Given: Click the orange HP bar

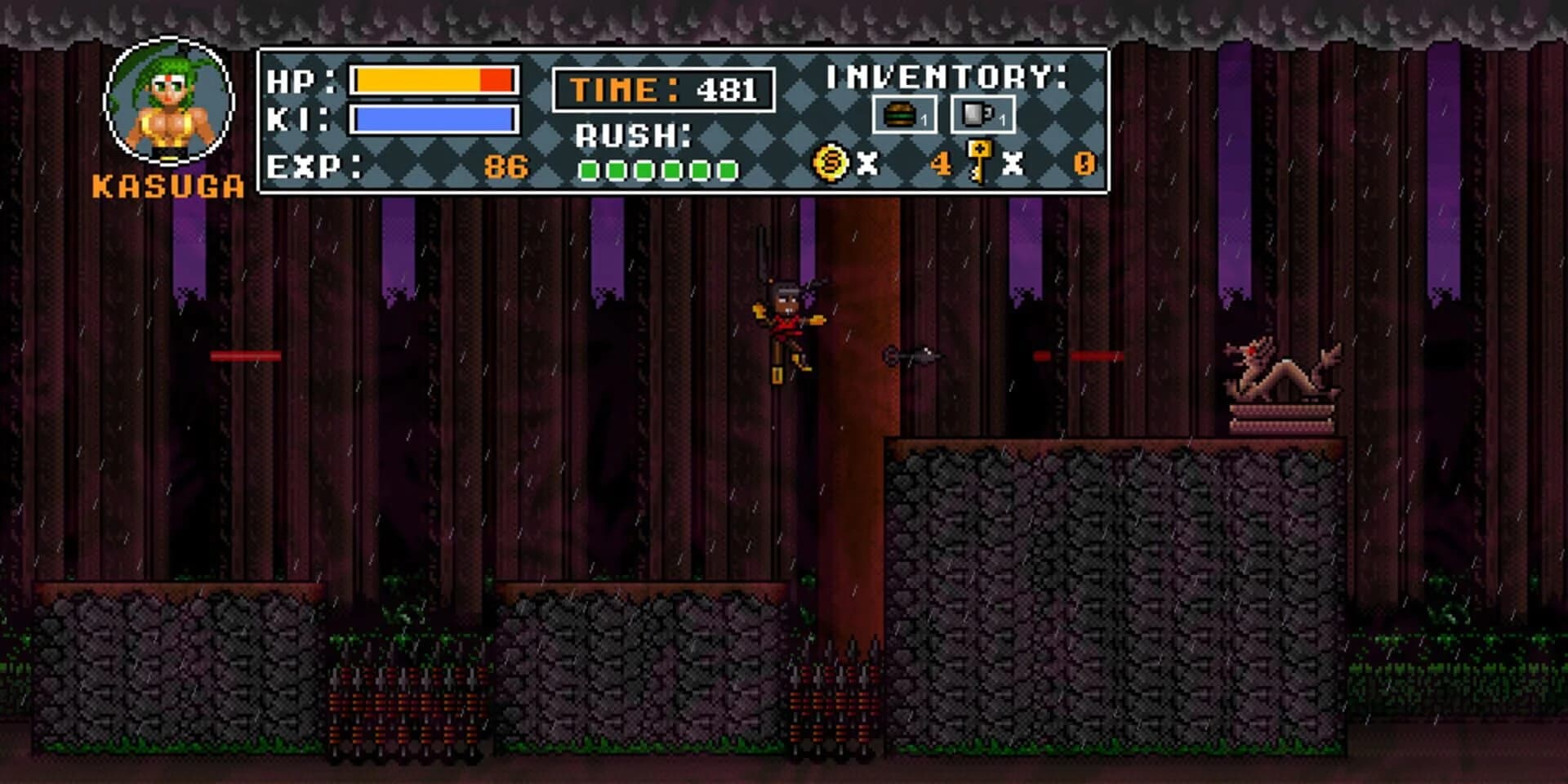Looking at the screenshot, I should pos(433,80).
